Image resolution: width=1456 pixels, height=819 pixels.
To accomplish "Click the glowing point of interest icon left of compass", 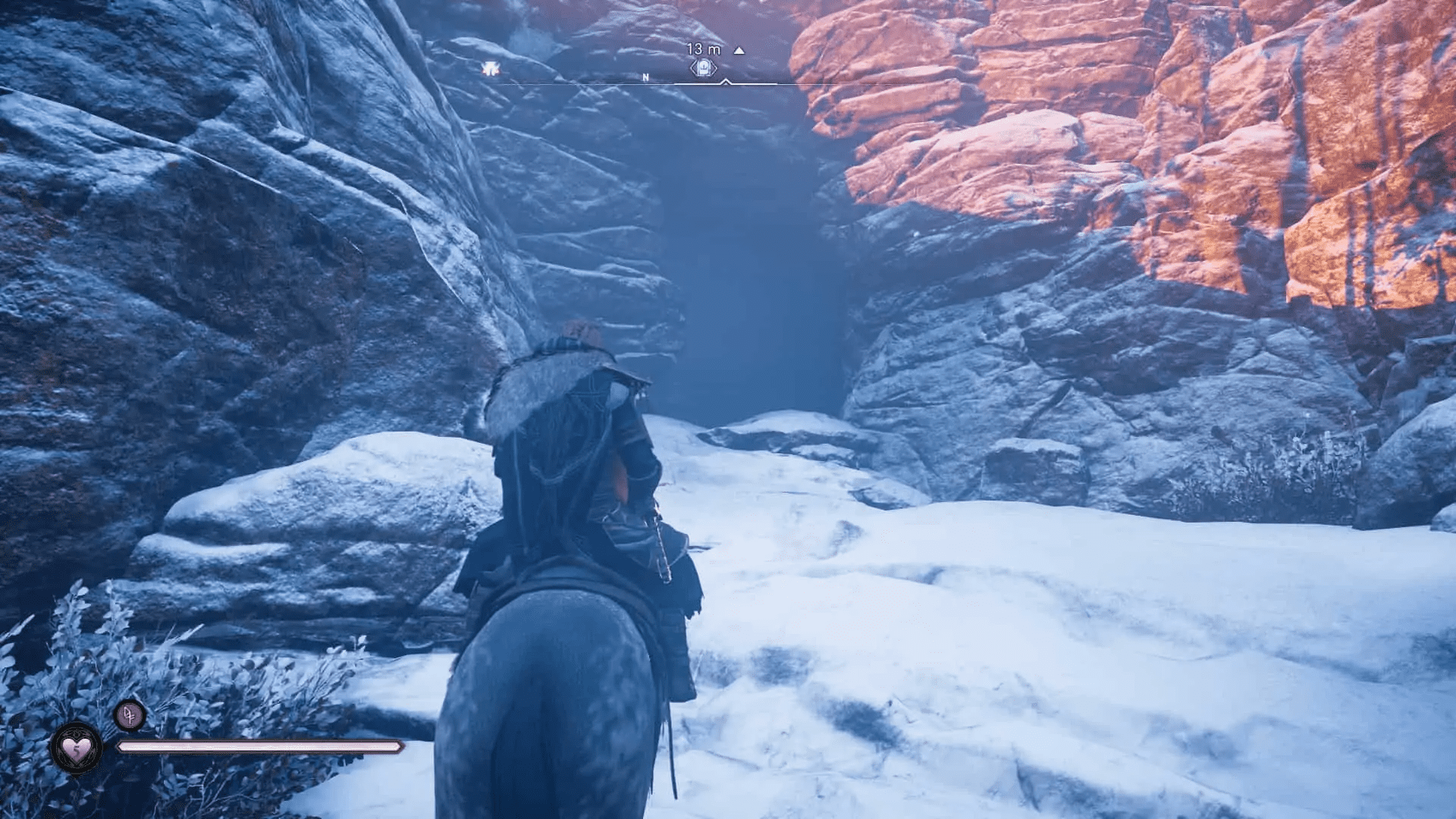I will click(x=491, y=67).
